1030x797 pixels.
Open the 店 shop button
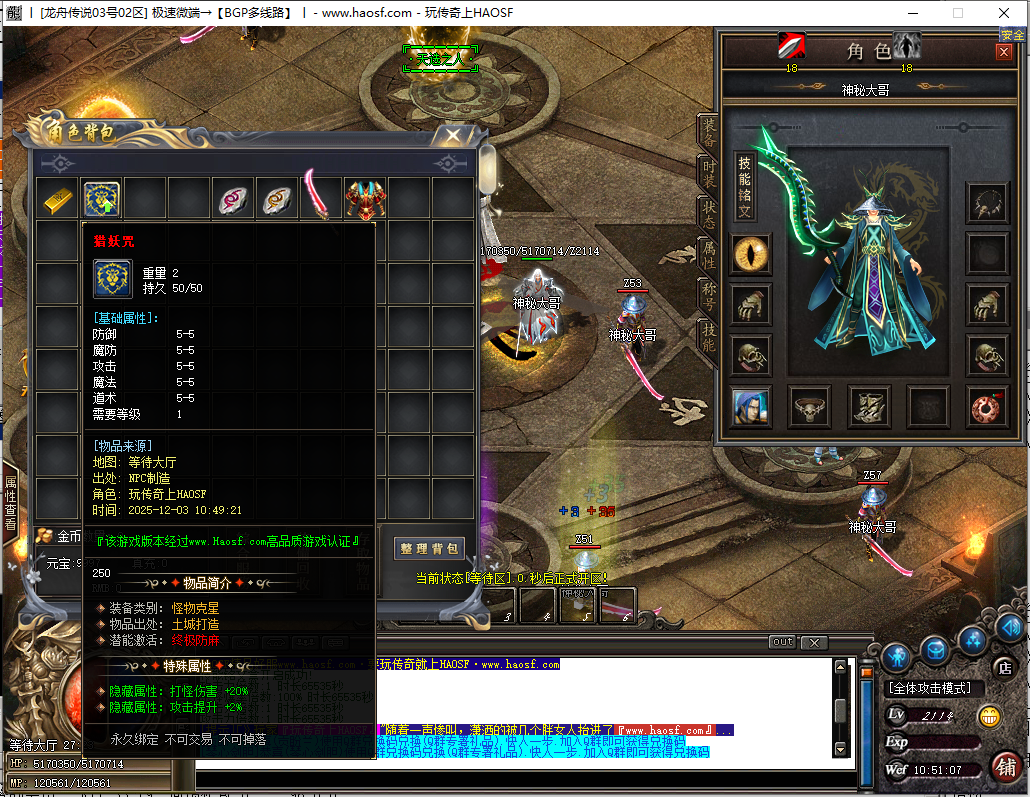tap(1003, 667)
